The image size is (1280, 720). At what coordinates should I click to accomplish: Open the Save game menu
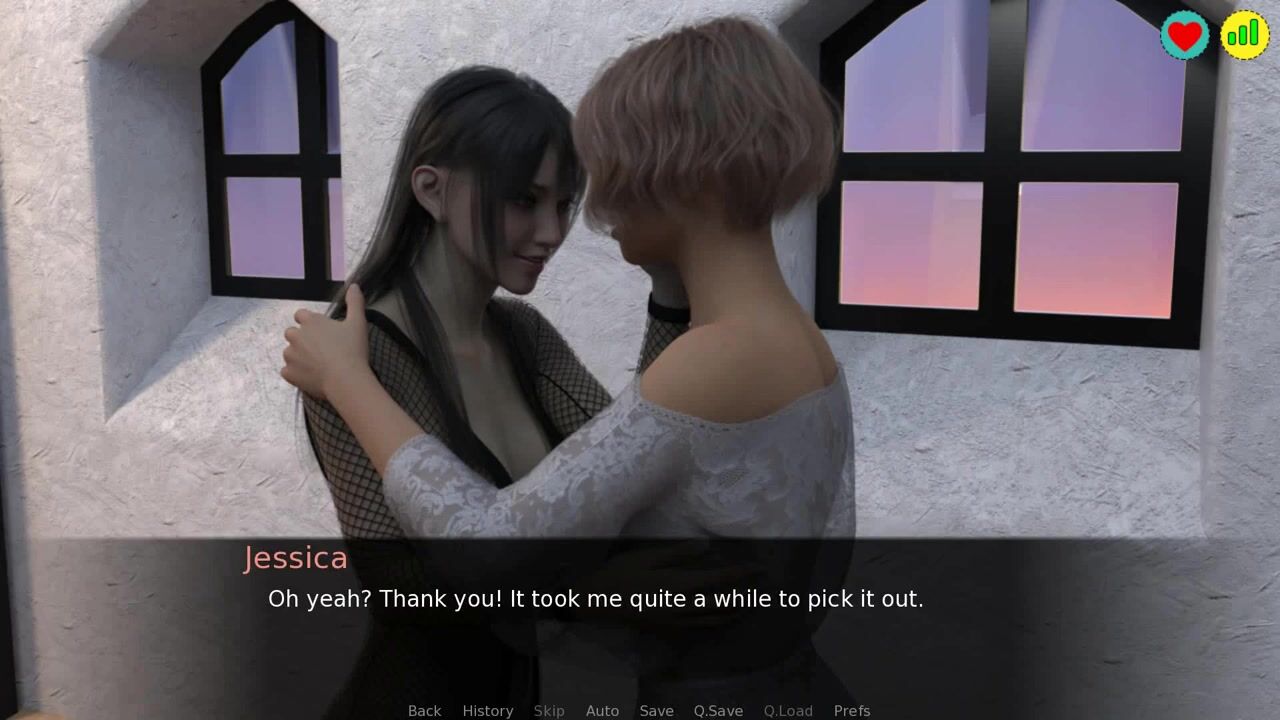pyautogui.click(x=656, y=710)
